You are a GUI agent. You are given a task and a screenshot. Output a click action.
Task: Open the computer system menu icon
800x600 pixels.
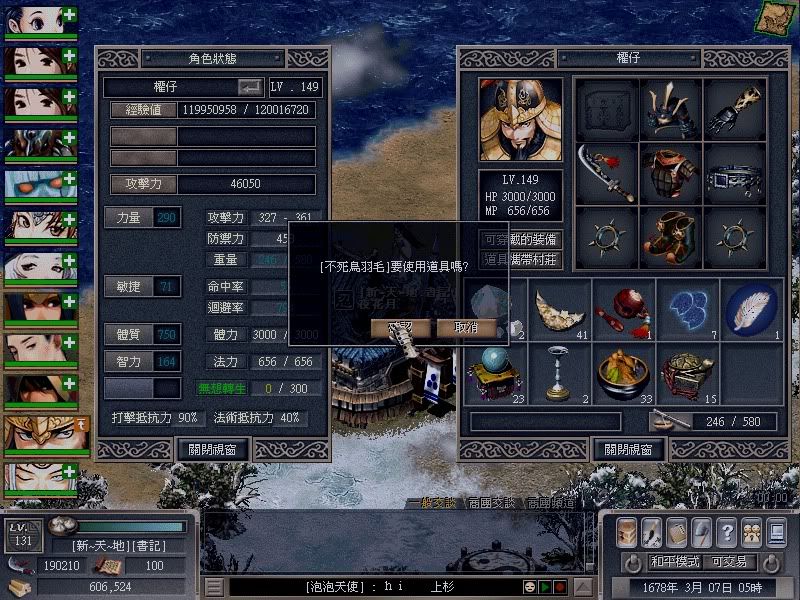pyautogui.click(x=776, y=531)
